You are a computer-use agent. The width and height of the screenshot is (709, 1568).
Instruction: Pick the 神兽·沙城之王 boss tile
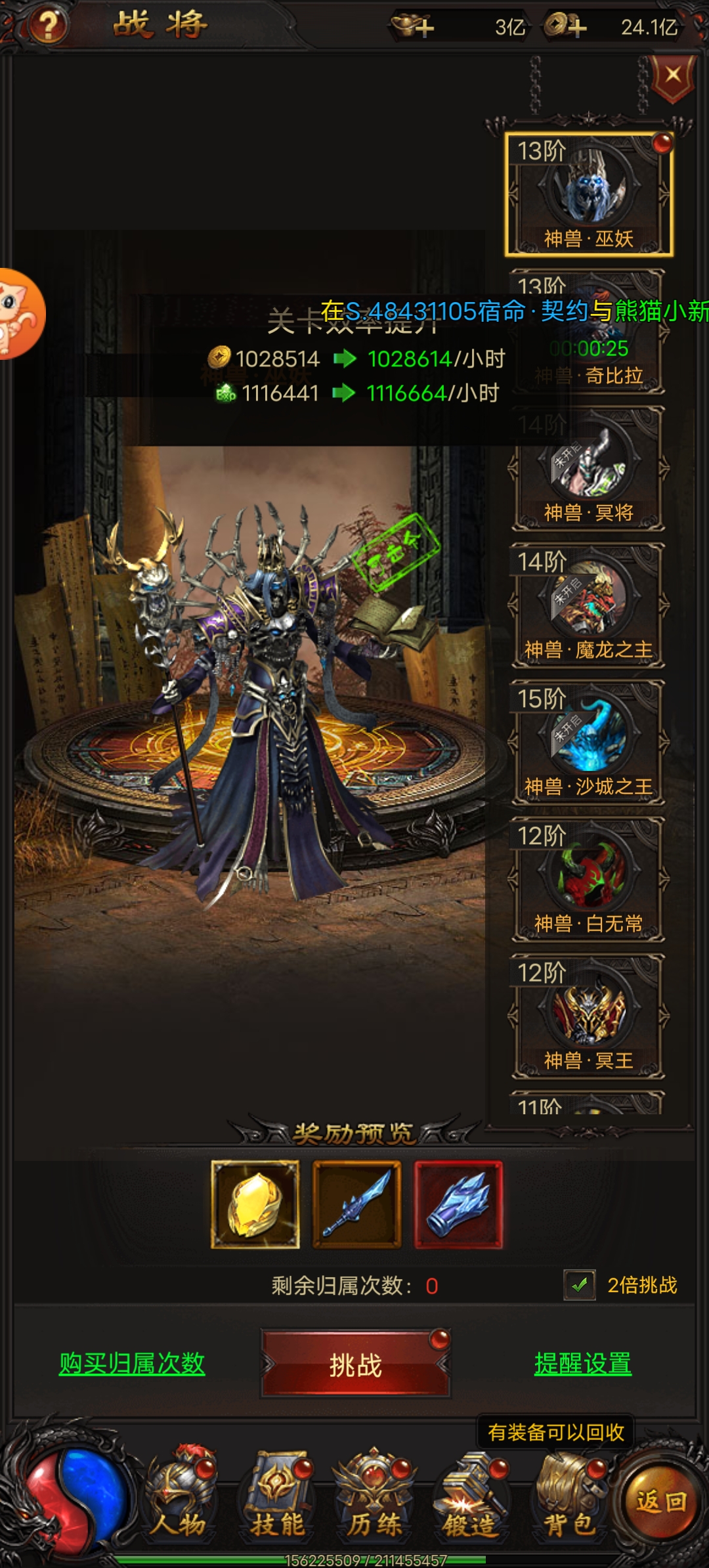(588, 742)
